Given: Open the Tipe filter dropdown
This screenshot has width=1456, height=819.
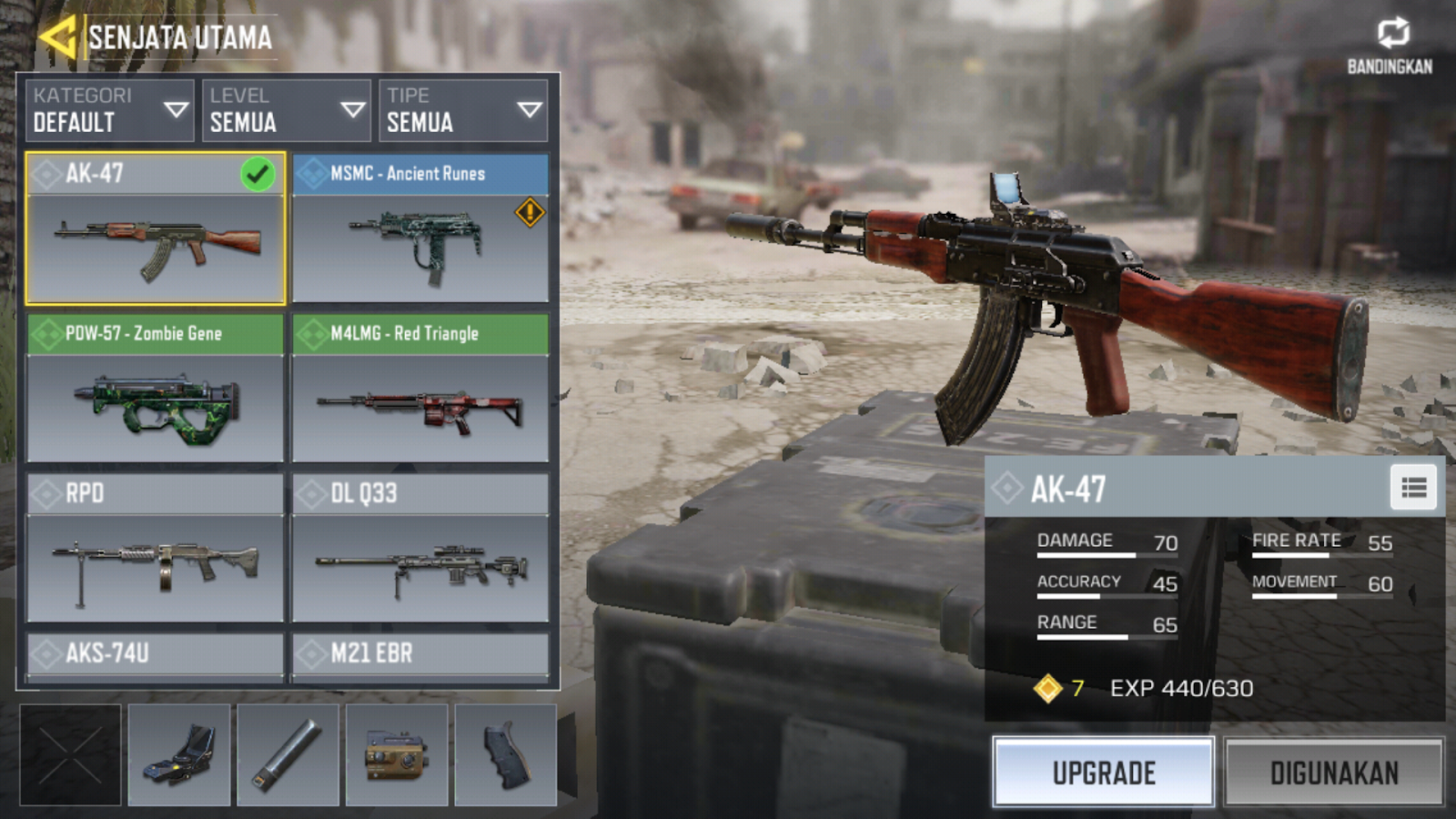Looking at the screenshot, I should pyautogui.click(x=463, y=110).
